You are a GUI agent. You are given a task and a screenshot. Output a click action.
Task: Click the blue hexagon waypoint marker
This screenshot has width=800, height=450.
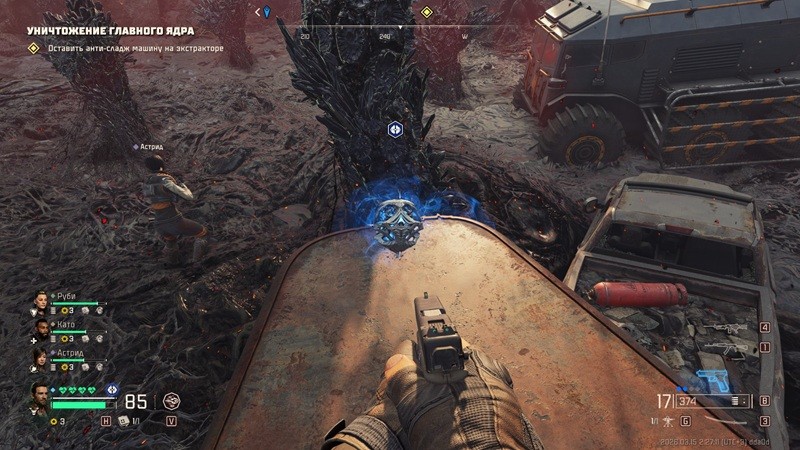point(396,129)
